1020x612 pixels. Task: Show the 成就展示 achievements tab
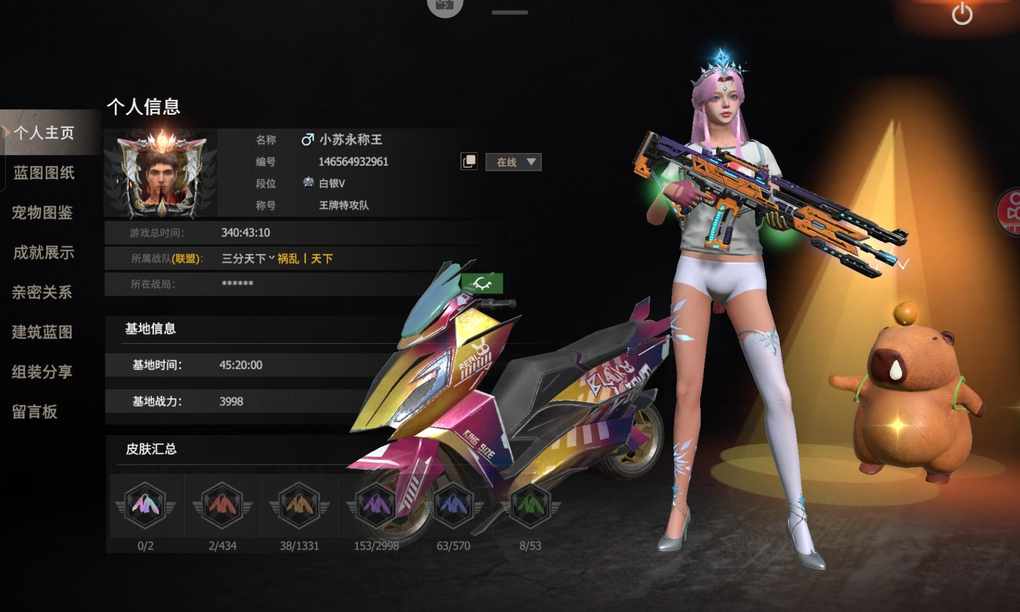point(44,253)
